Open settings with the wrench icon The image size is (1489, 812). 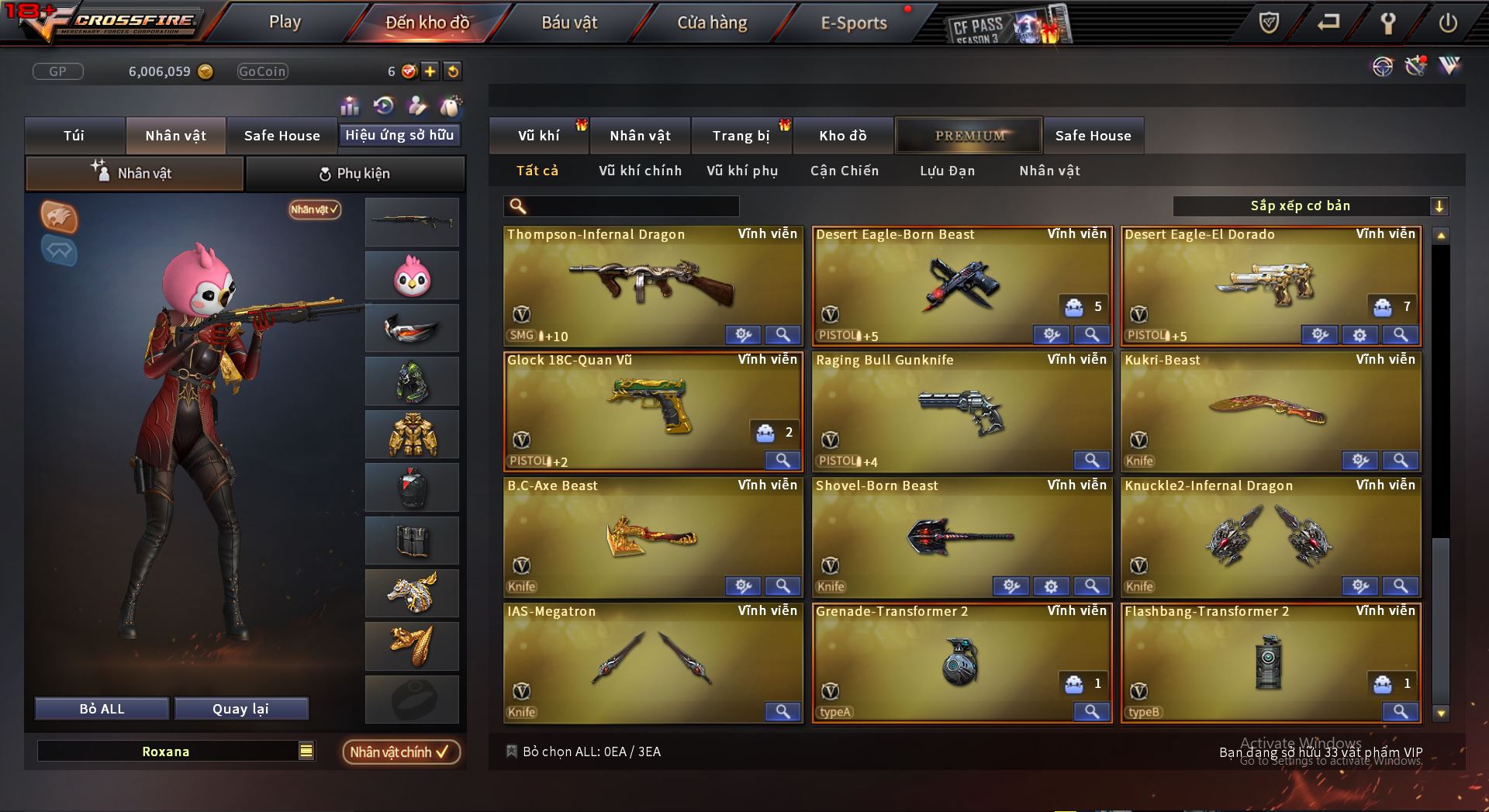coord(1387,23)
